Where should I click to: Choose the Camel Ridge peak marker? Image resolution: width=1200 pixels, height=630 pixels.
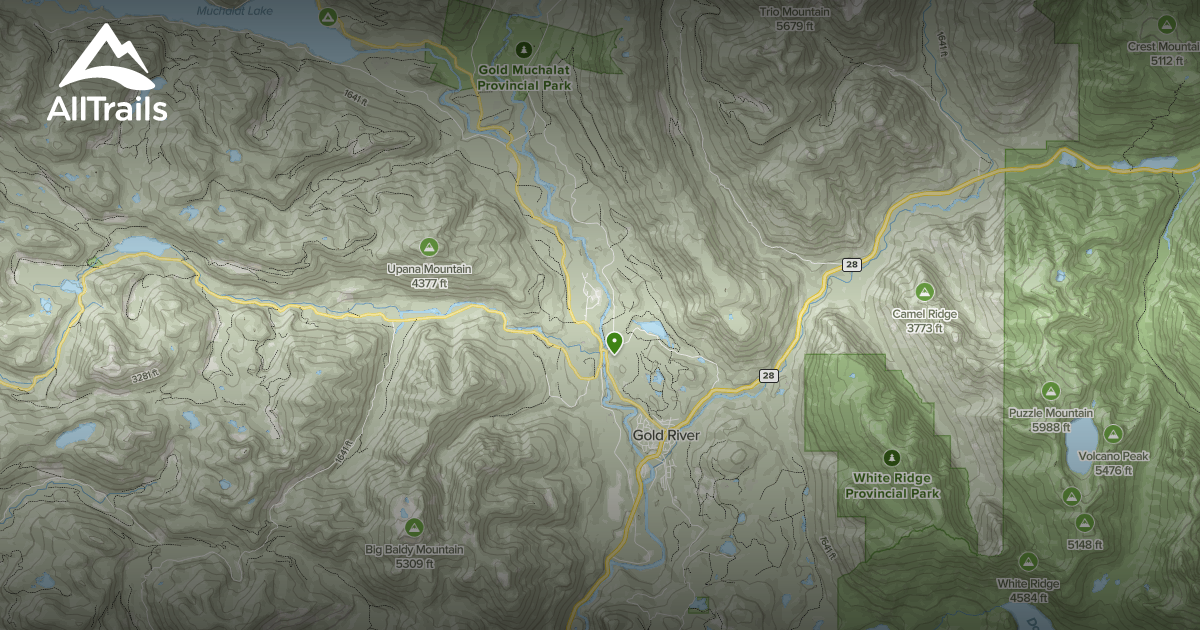point(925,291)
